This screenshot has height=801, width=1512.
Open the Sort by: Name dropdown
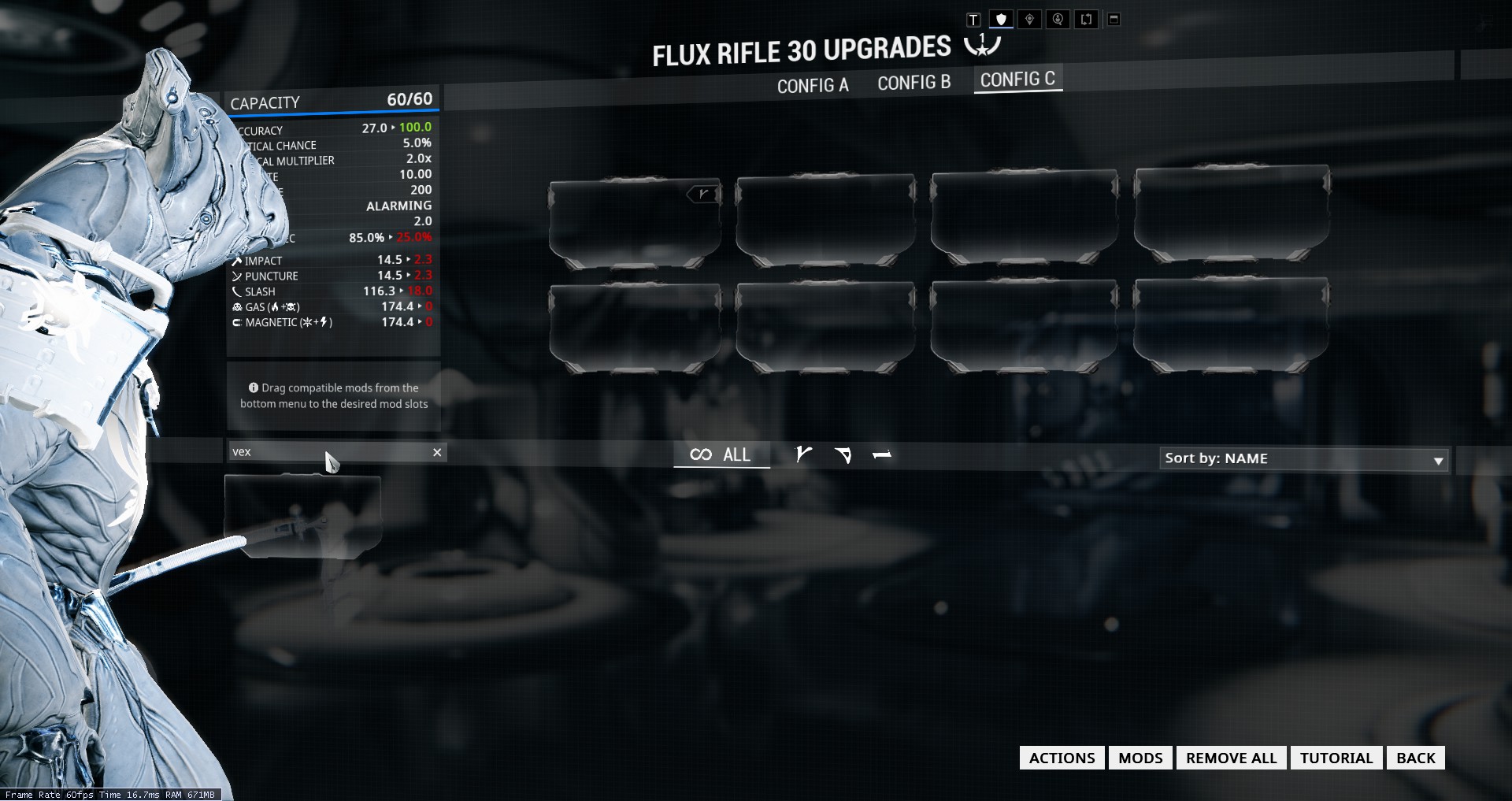pyautogui.click(x=1303, y=458)
